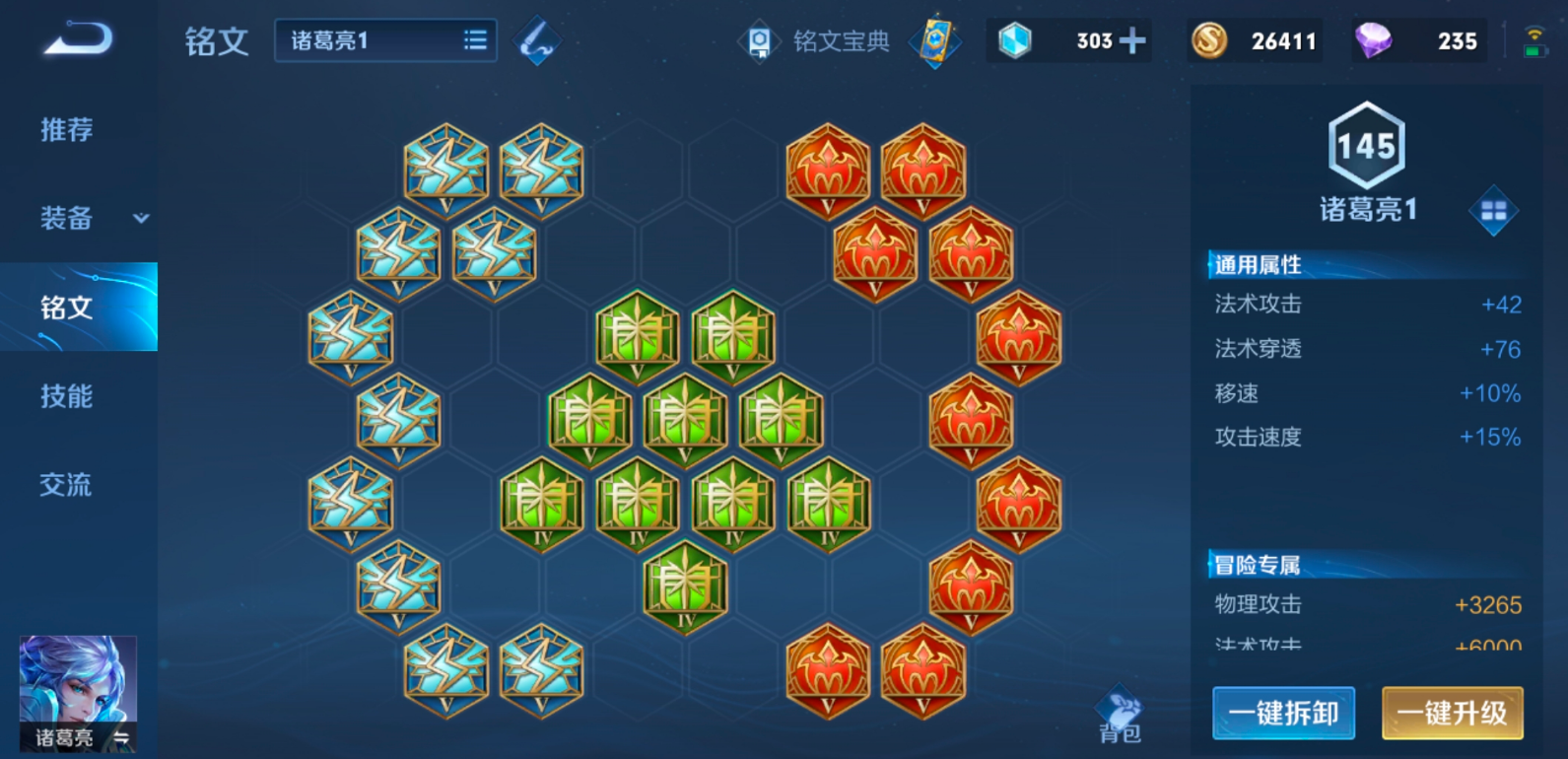Screen dimensions: 1568x759
Task: Click 一键升级 to upgrade all runes
Action: [1452, 713]
